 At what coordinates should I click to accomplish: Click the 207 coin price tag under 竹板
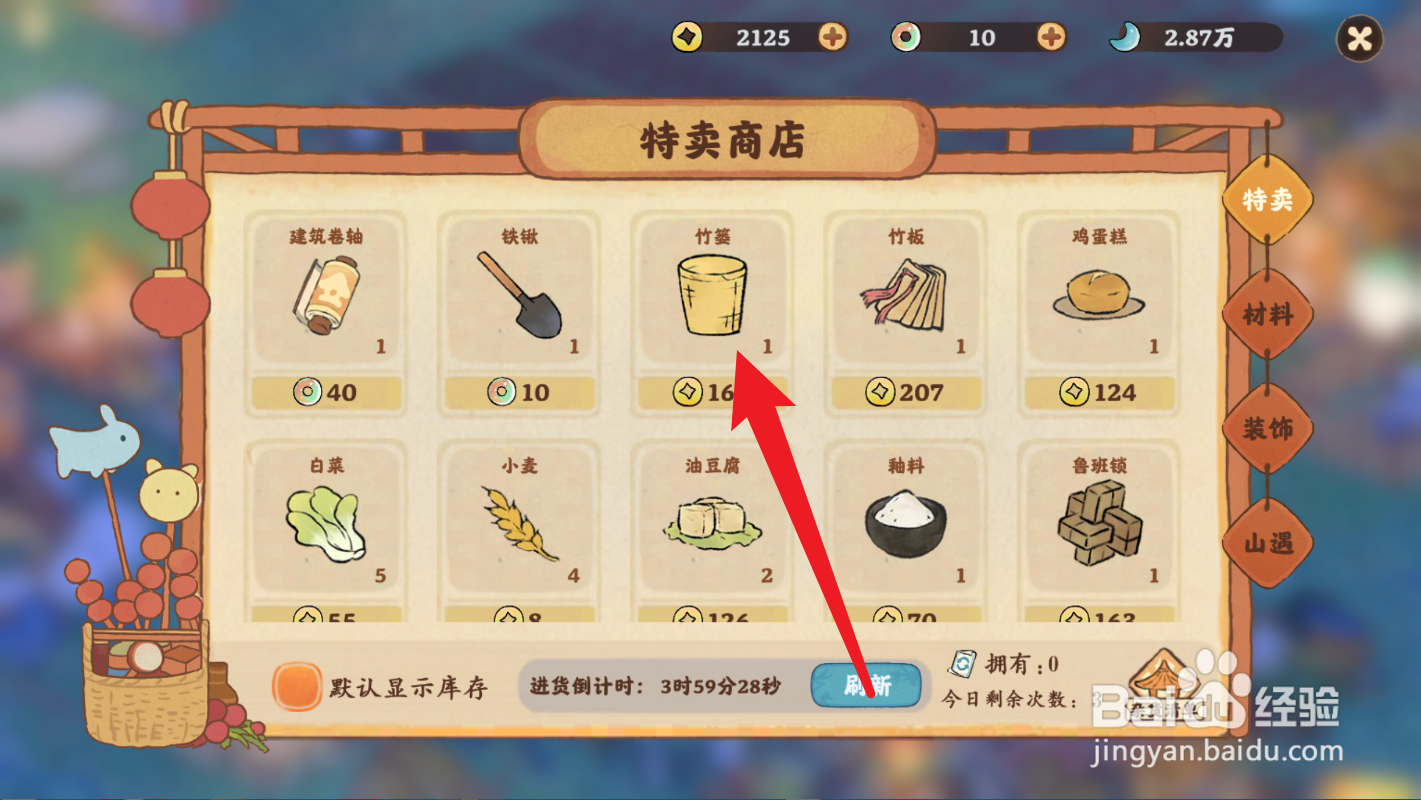[x=904, y=393]
